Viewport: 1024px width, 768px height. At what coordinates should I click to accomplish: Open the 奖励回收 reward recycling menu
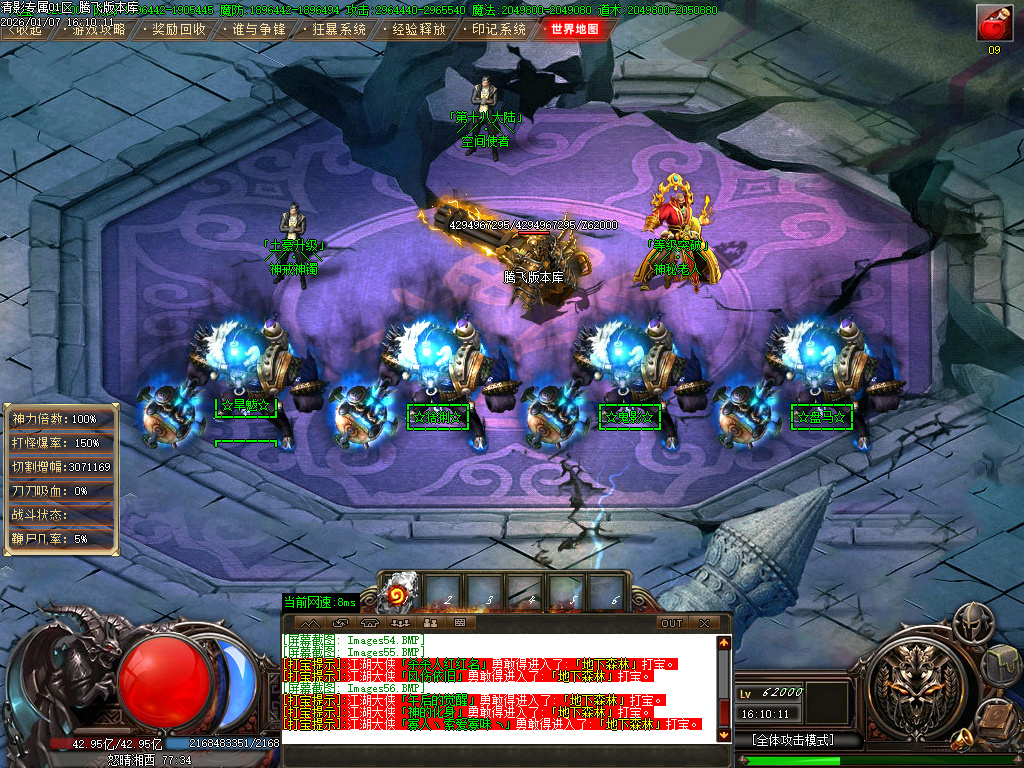[177, 29]
